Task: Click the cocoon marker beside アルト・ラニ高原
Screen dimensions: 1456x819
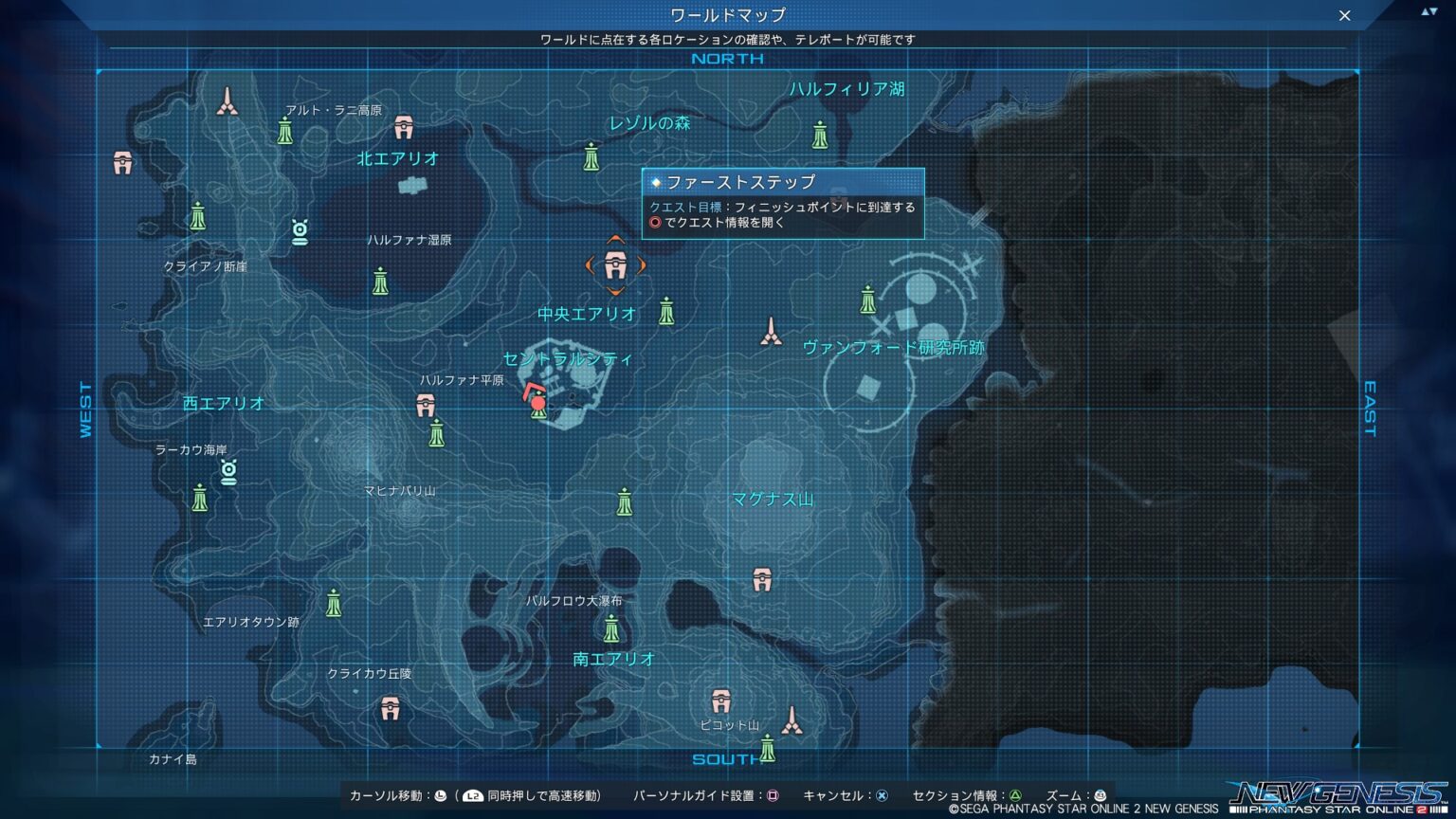Action: [404, 126]
